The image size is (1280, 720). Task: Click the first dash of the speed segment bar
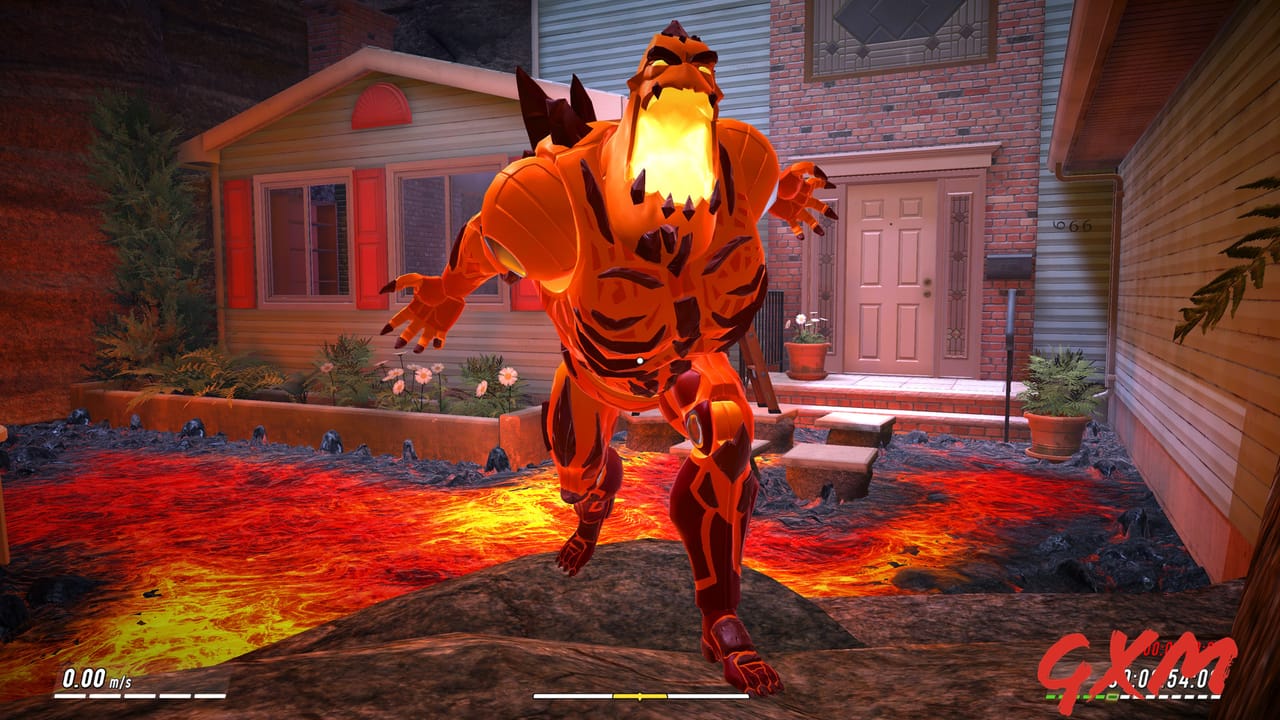point(68,696)
